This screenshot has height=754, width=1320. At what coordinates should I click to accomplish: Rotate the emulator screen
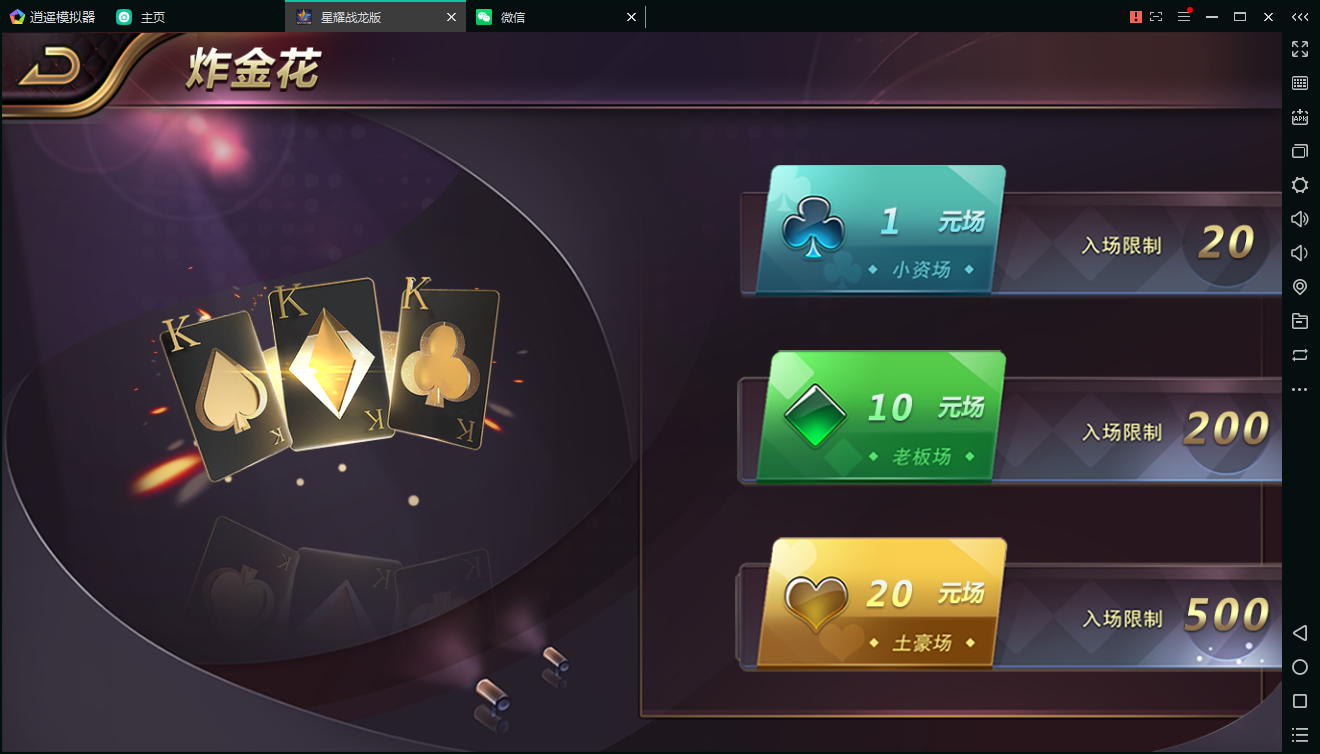[1300, 355]
